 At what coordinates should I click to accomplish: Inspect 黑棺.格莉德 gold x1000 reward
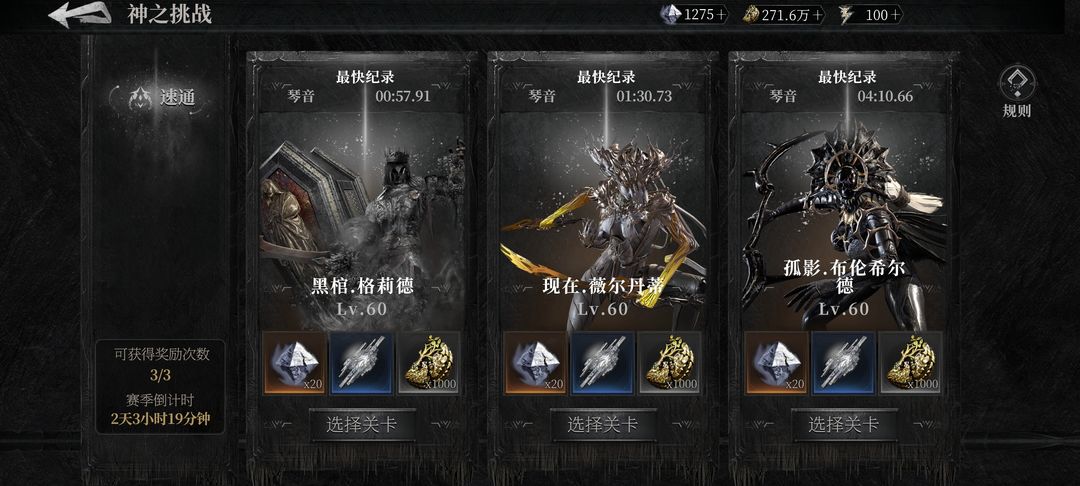429,362
